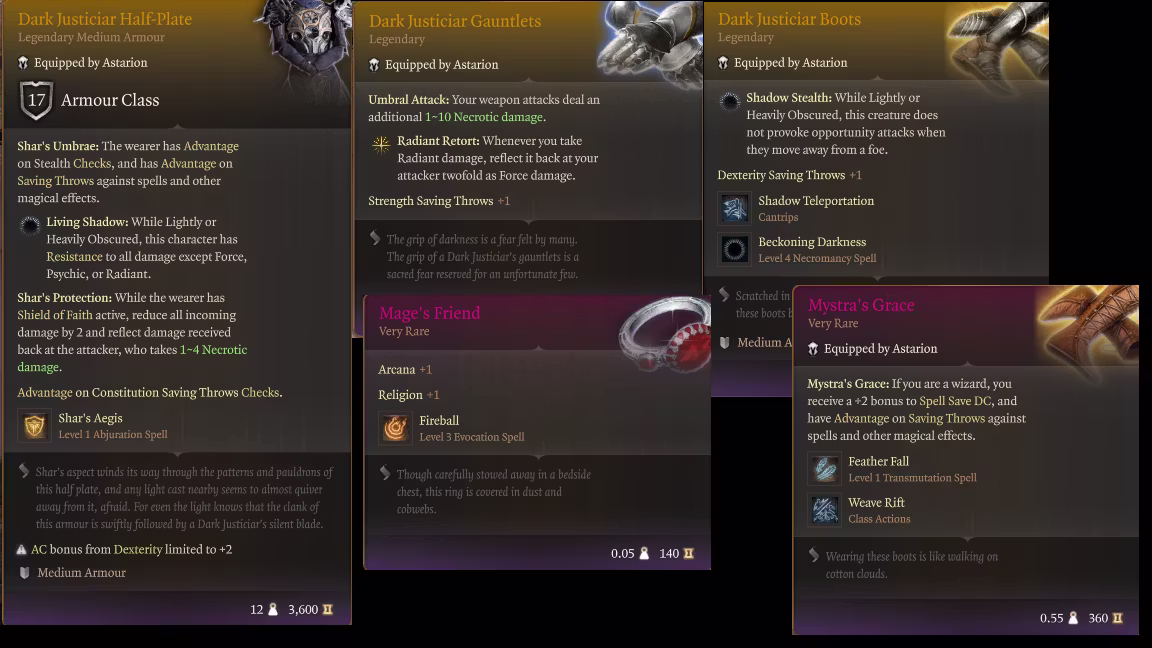Click the Fireball spell icon
The image size is (1152, 648).
click(x=396, y=428)
